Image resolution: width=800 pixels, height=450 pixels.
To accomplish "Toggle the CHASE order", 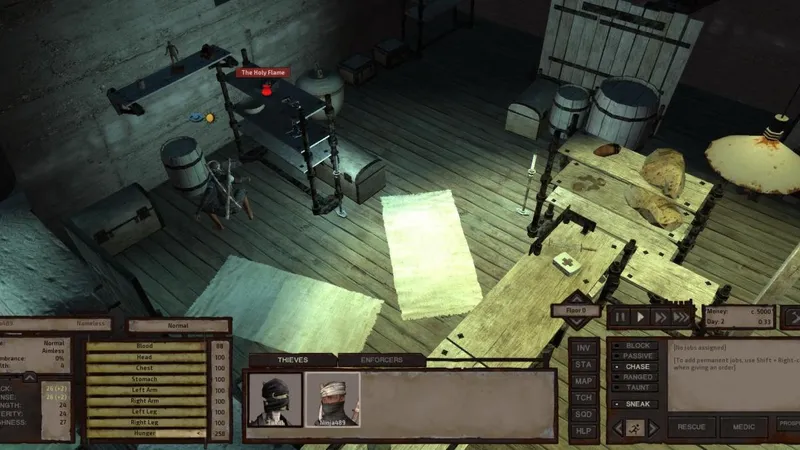I will [x=635, y=367].
